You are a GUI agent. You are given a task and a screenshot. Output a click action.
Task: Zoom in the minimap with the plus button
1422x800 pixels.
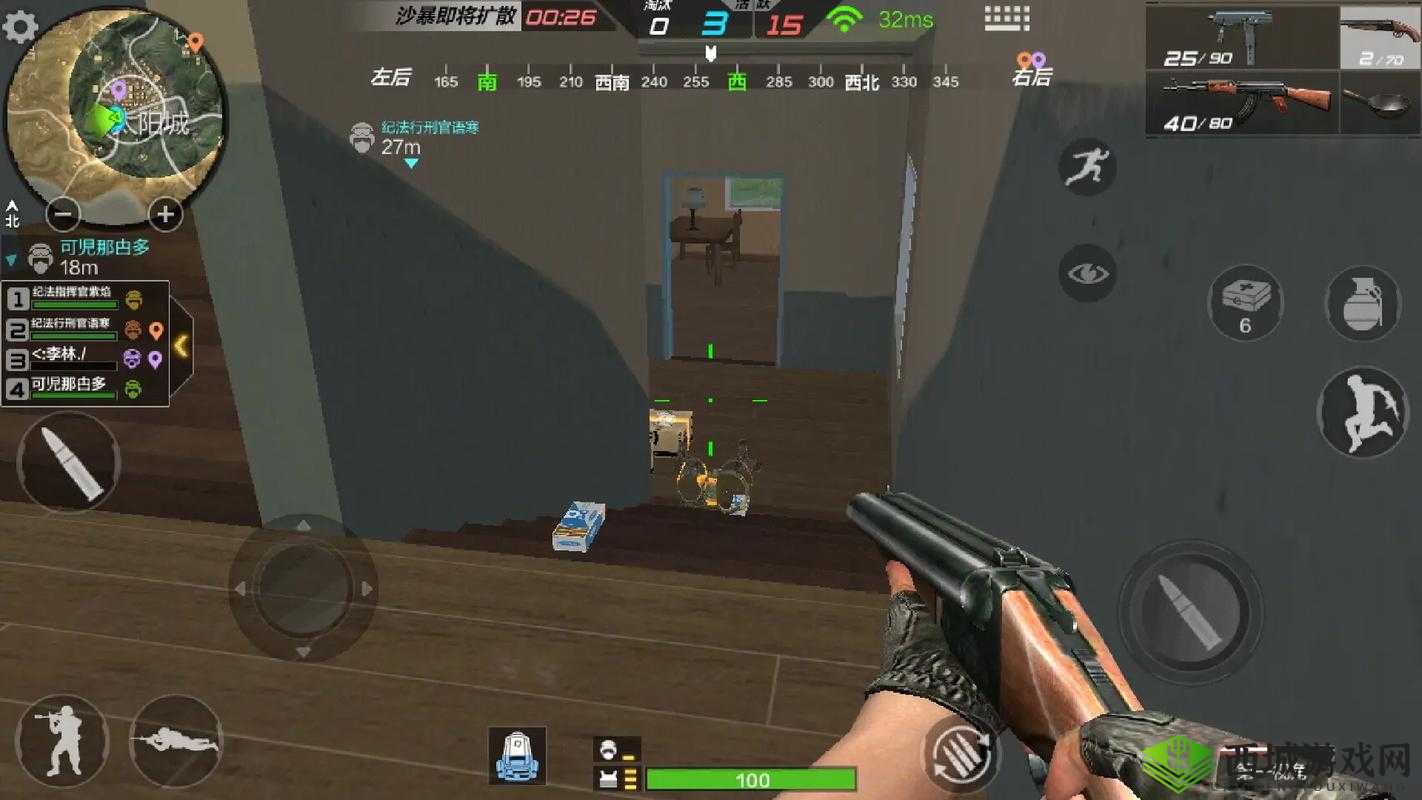click(x=163, y=214)
